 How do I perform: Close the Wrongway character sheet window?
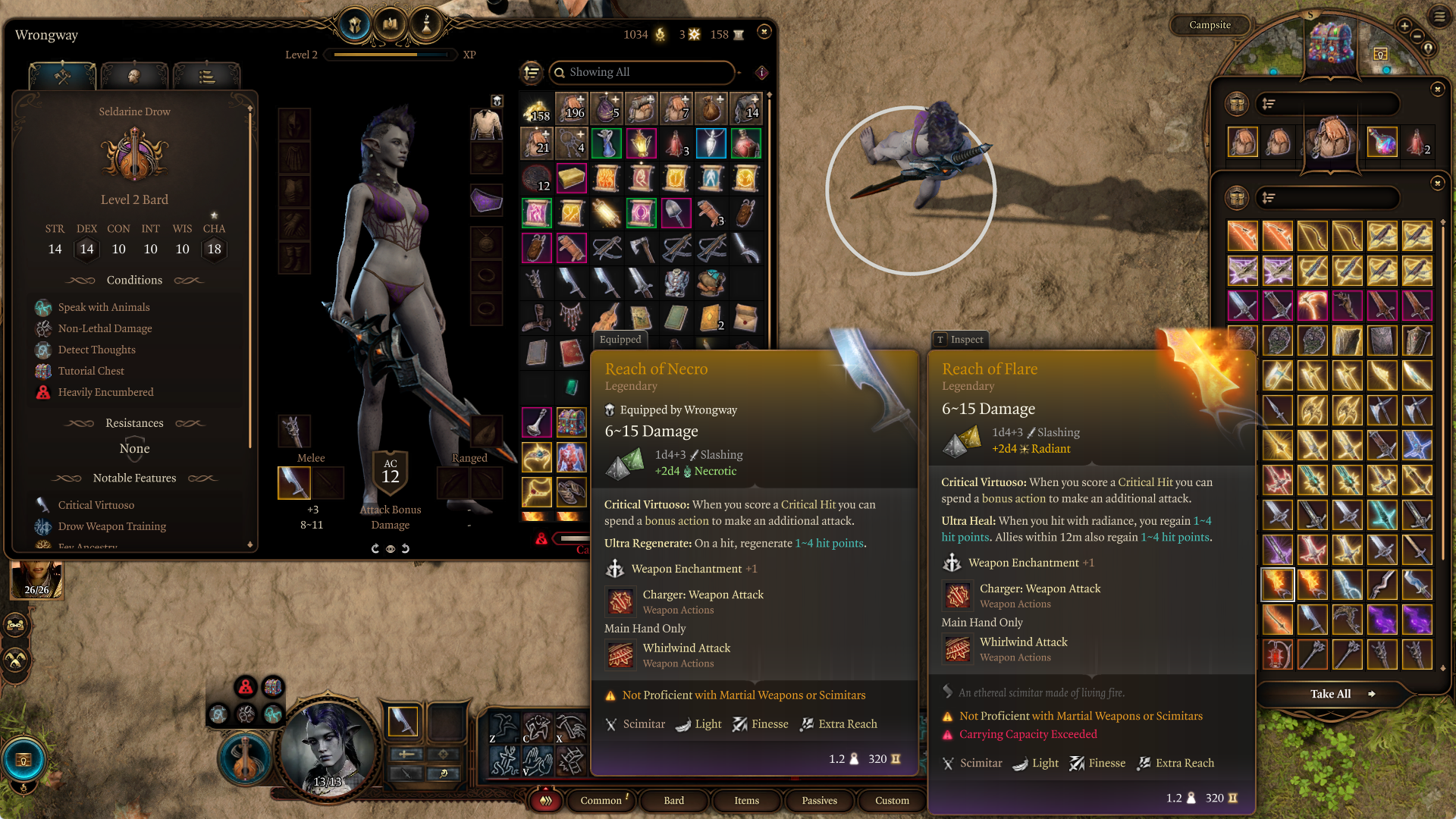[x=764, y=32]
